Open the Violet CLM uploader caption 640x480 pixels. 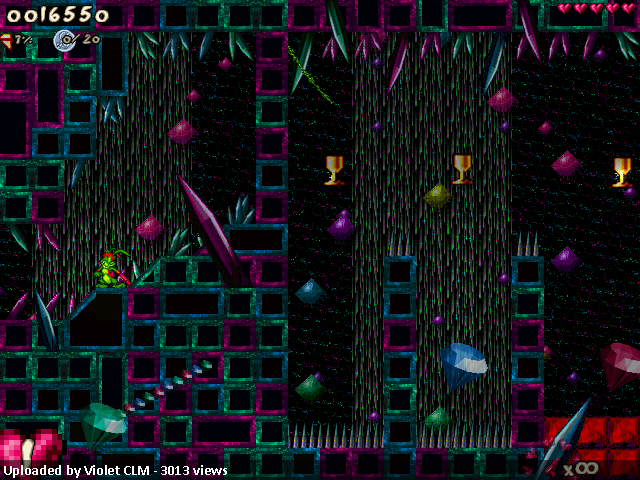(x=115, y=470)
